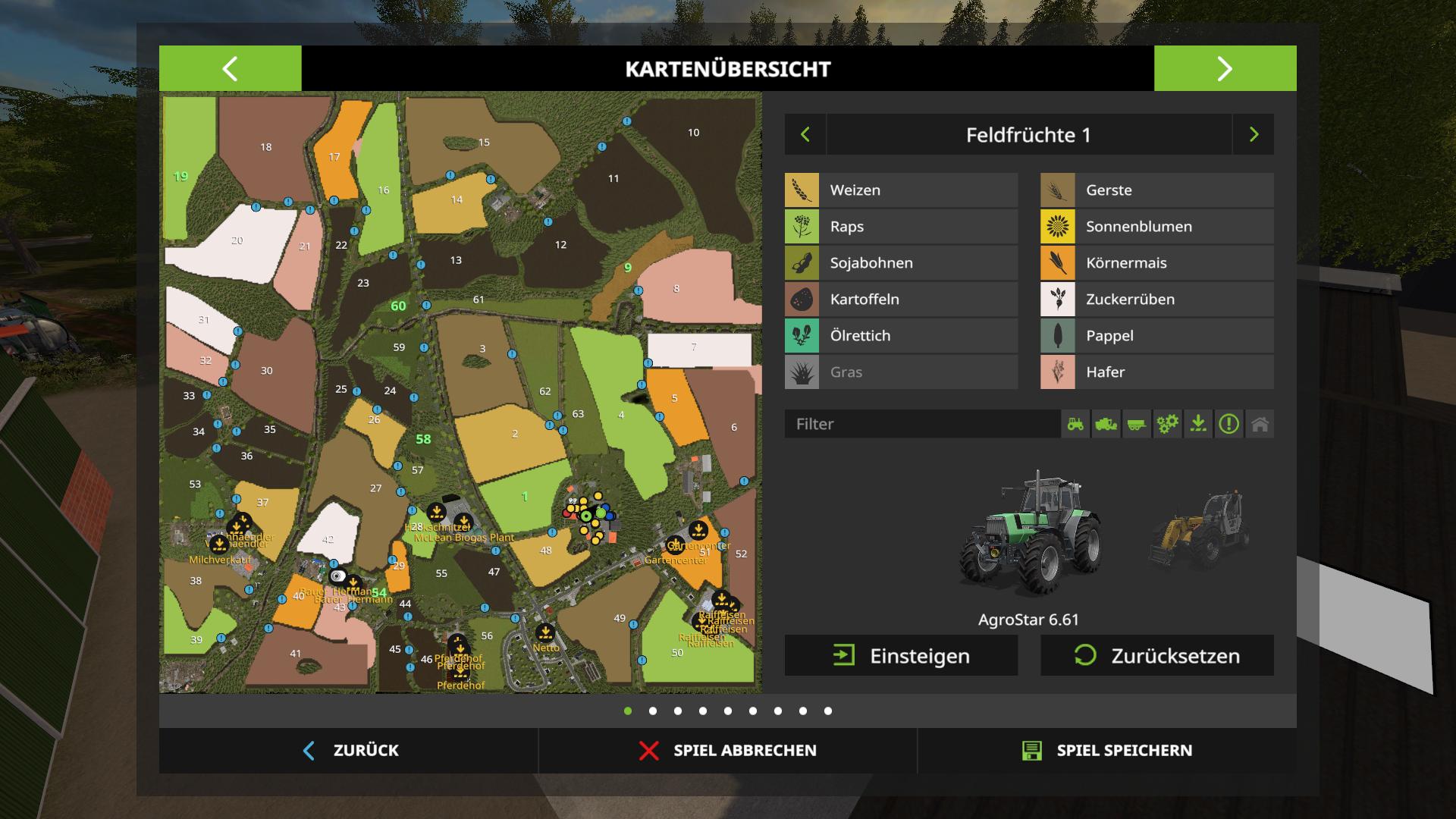Toggle the Körnermais legend entry
The height and width of the screenshot is (819, 1456).
[x=1156, y=263]
